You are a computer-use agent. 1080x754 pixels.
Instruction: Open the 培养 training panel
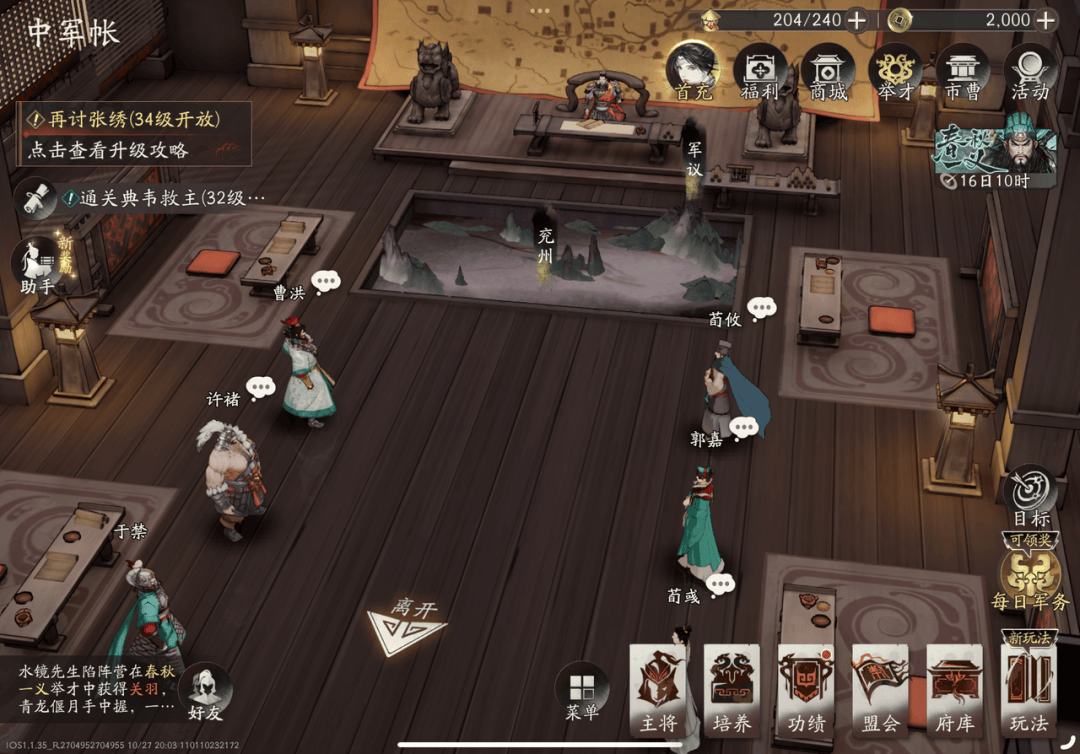(732, 692)
